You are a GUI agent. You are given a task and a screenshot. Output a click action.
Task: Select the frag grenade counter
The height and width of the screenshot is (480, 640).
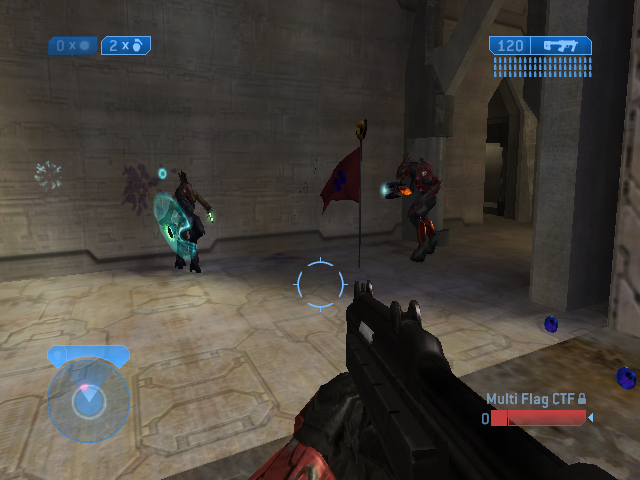tap(127, 45)
